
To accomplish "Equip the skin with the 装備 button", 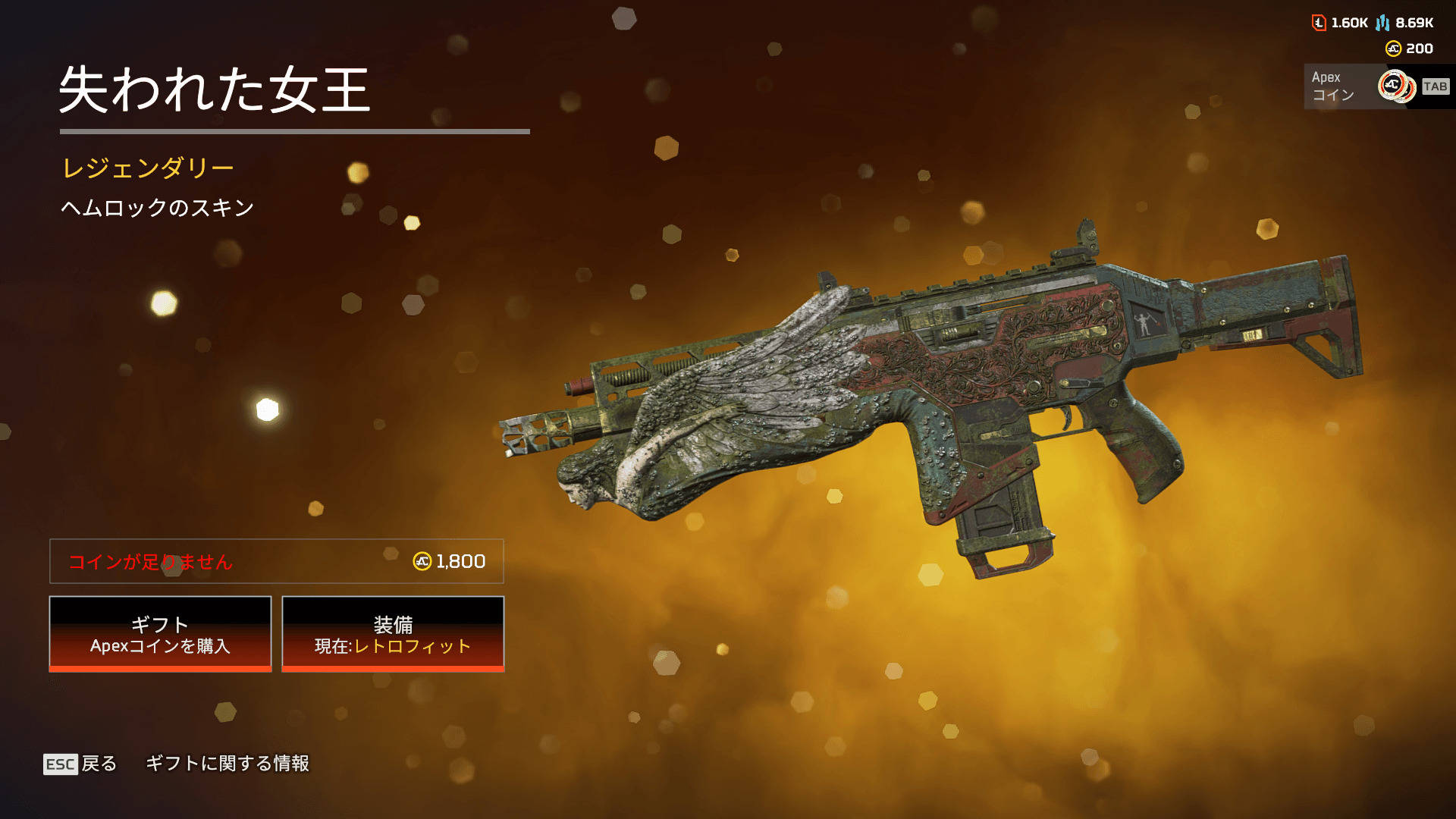I will pos(393,634).
